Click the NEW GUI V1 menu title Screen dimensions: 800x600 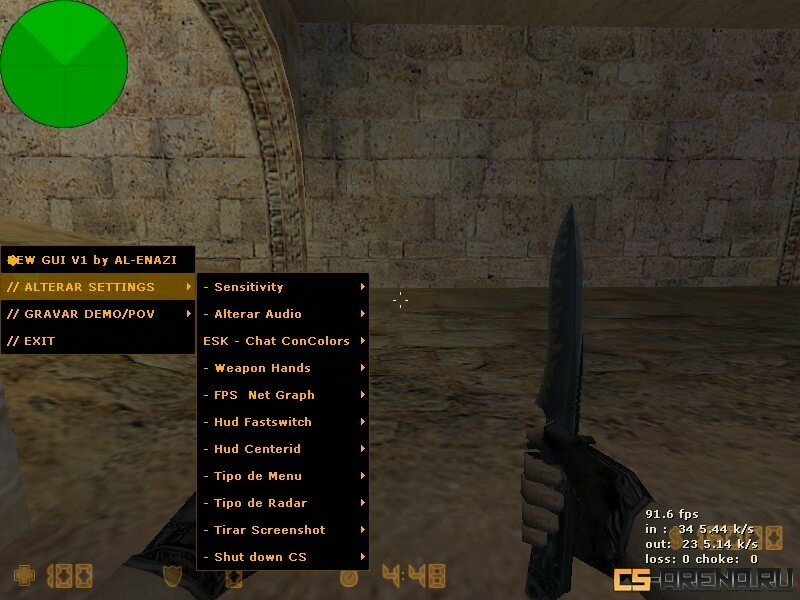(96, 260)
